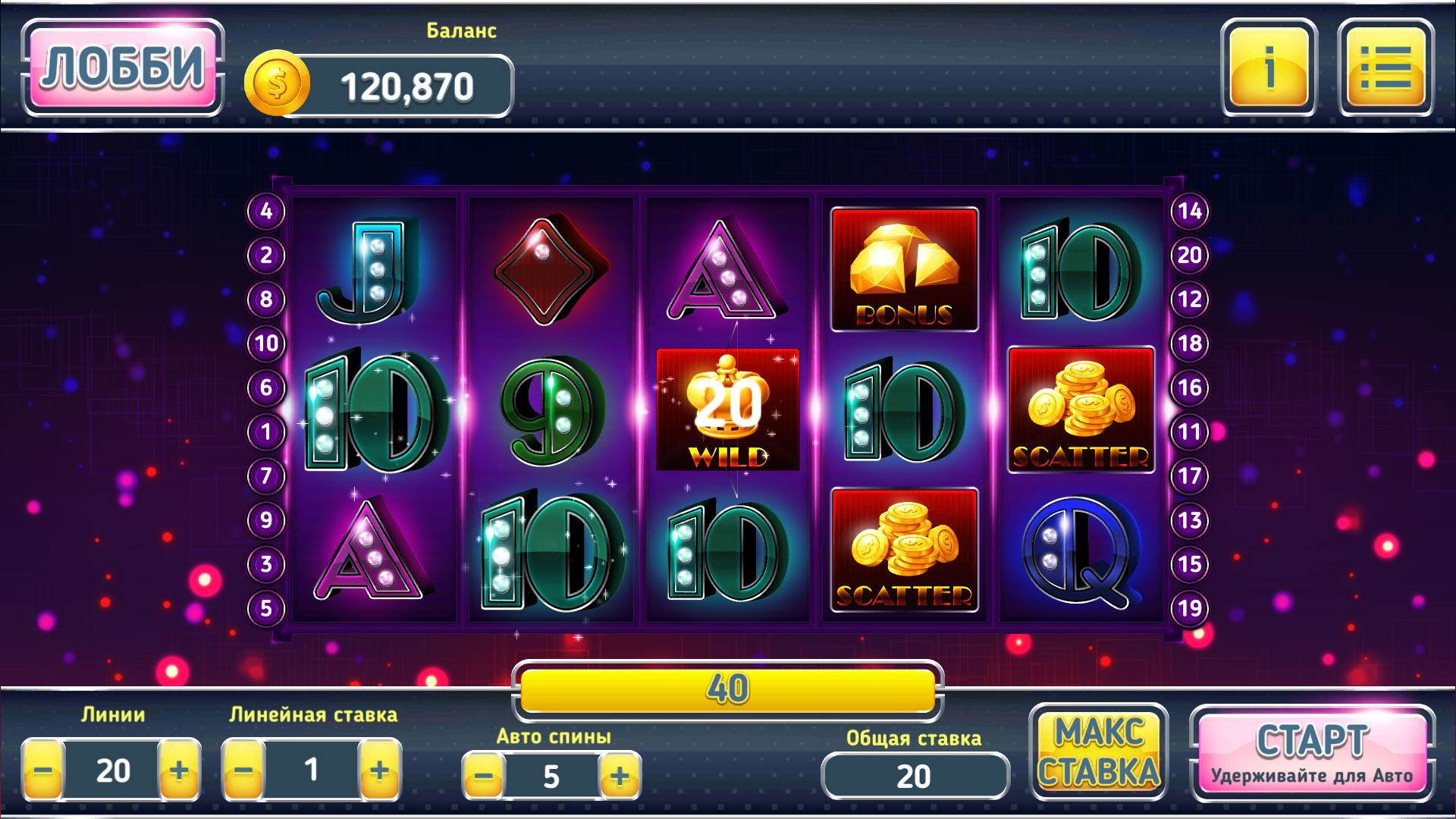Click the Общая ставка field
Image resolution: width=1456 pixels, height=819 pixels.
point(914,776)
